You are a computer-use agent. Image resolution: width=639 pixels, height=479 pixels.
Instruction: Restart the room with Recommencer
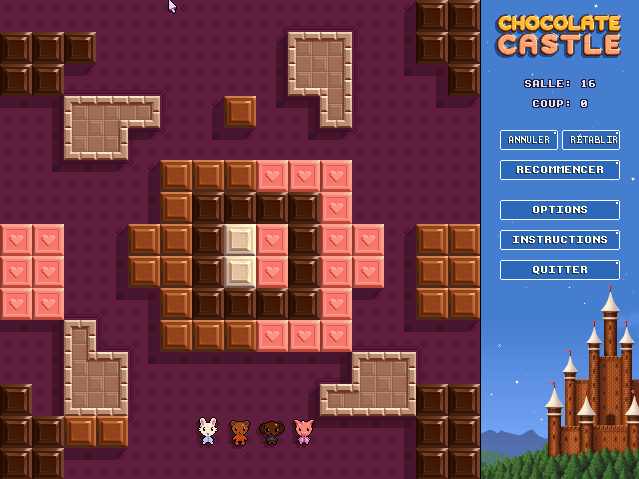[560, 170]
